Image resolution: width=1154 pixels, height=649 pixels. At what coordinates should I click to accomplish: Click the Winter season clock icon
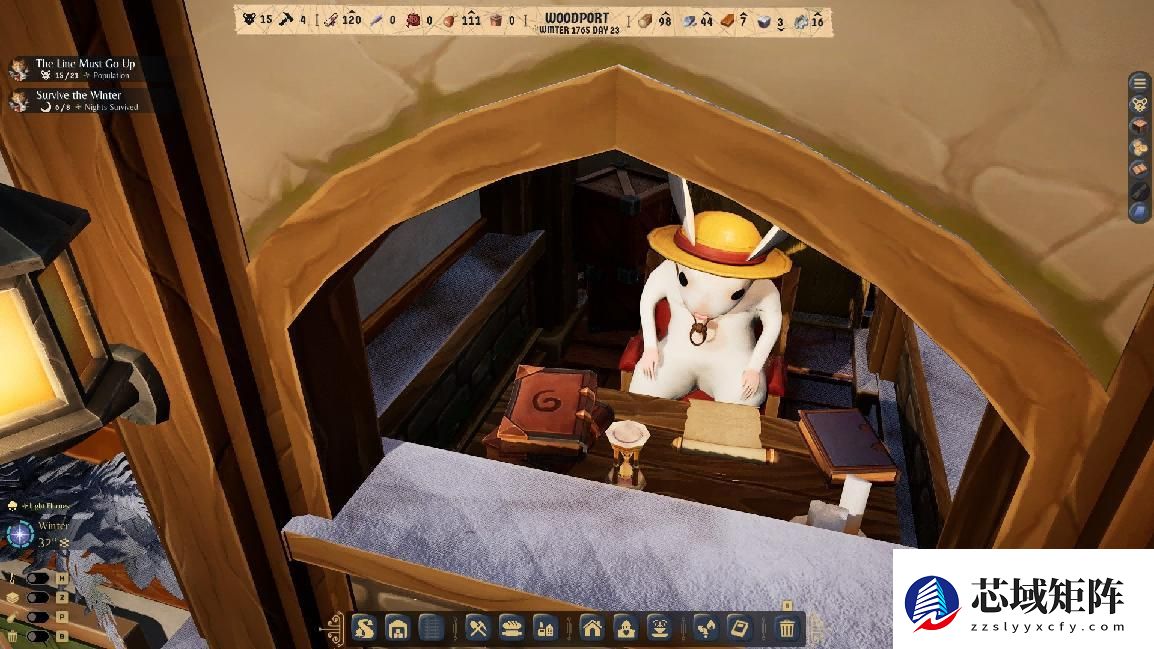click(x=20, y=533)
